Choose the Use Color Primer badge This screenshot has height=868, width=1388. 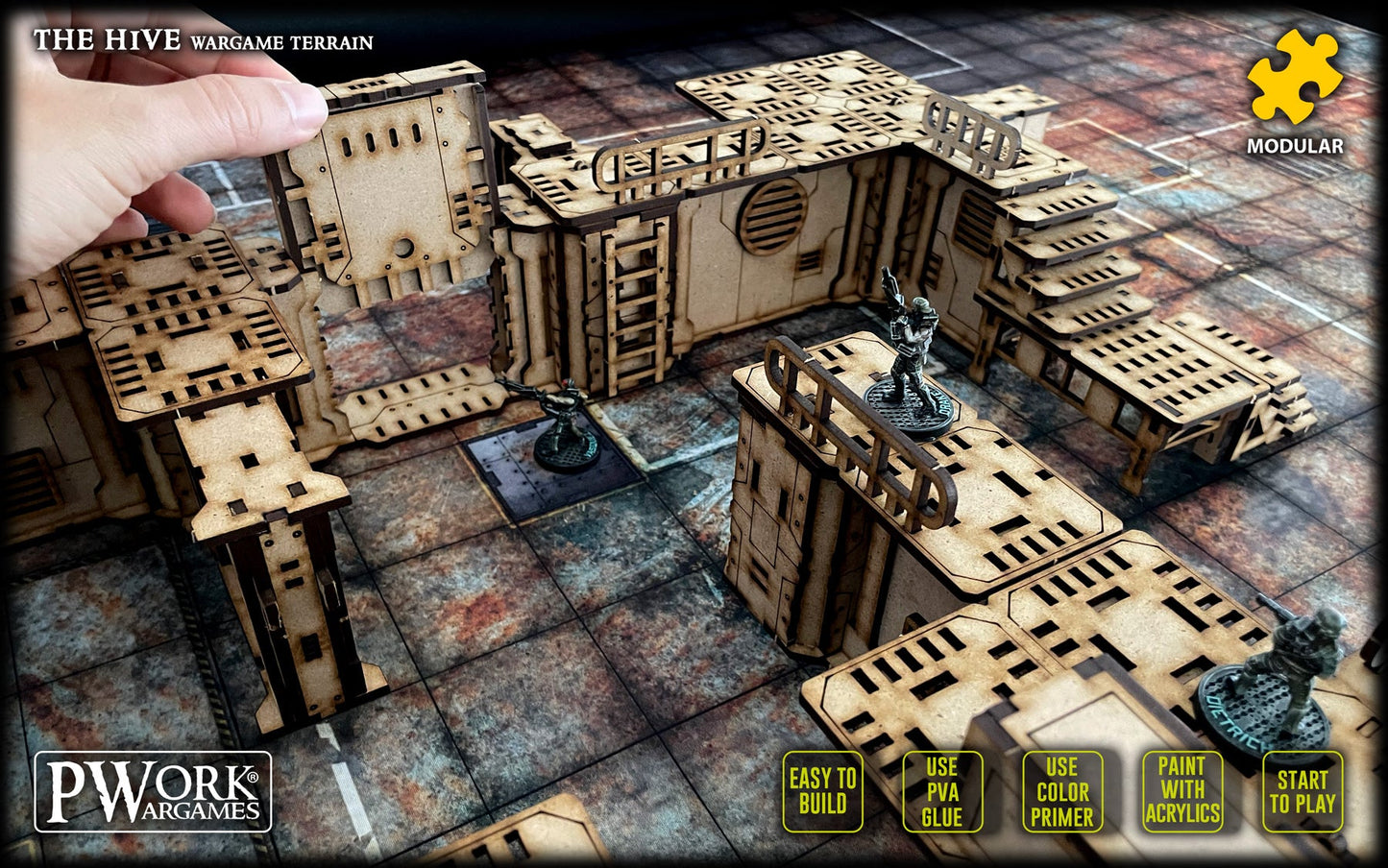(1061, 791)
